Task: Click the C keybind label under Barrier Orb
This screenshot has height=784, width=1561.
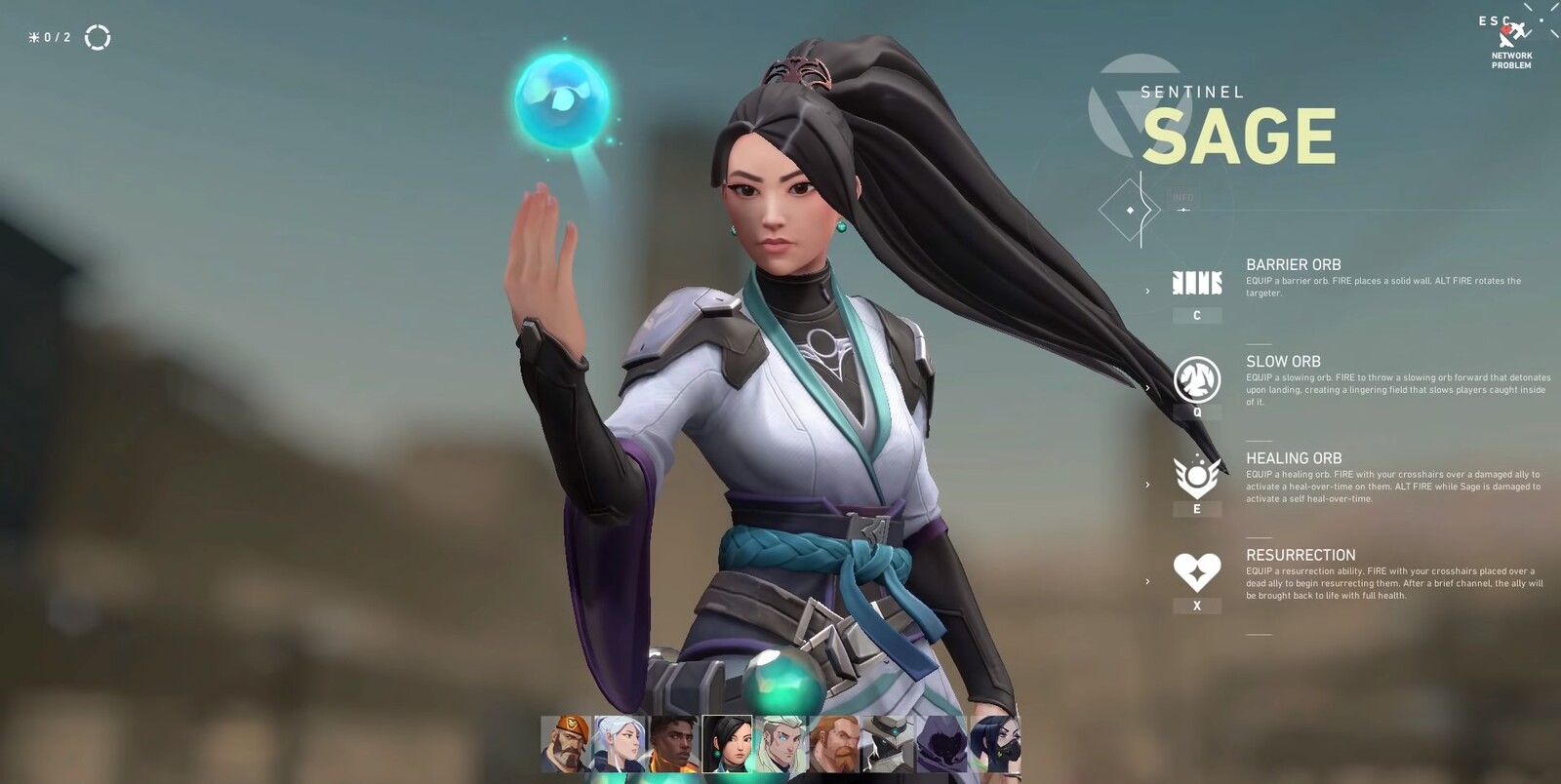Action: point(1197,317)
